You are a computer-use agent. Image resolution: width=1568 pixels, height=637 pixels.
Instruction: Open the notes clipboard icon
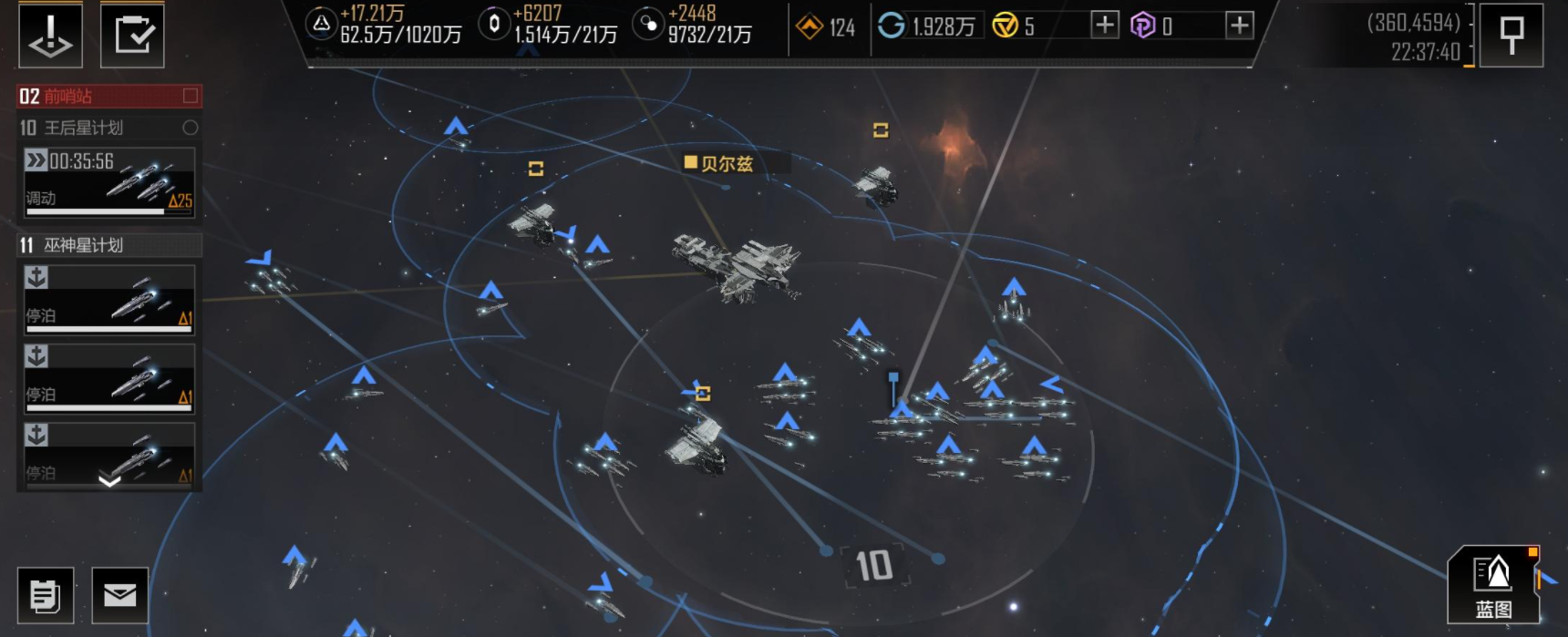point(46,595)
